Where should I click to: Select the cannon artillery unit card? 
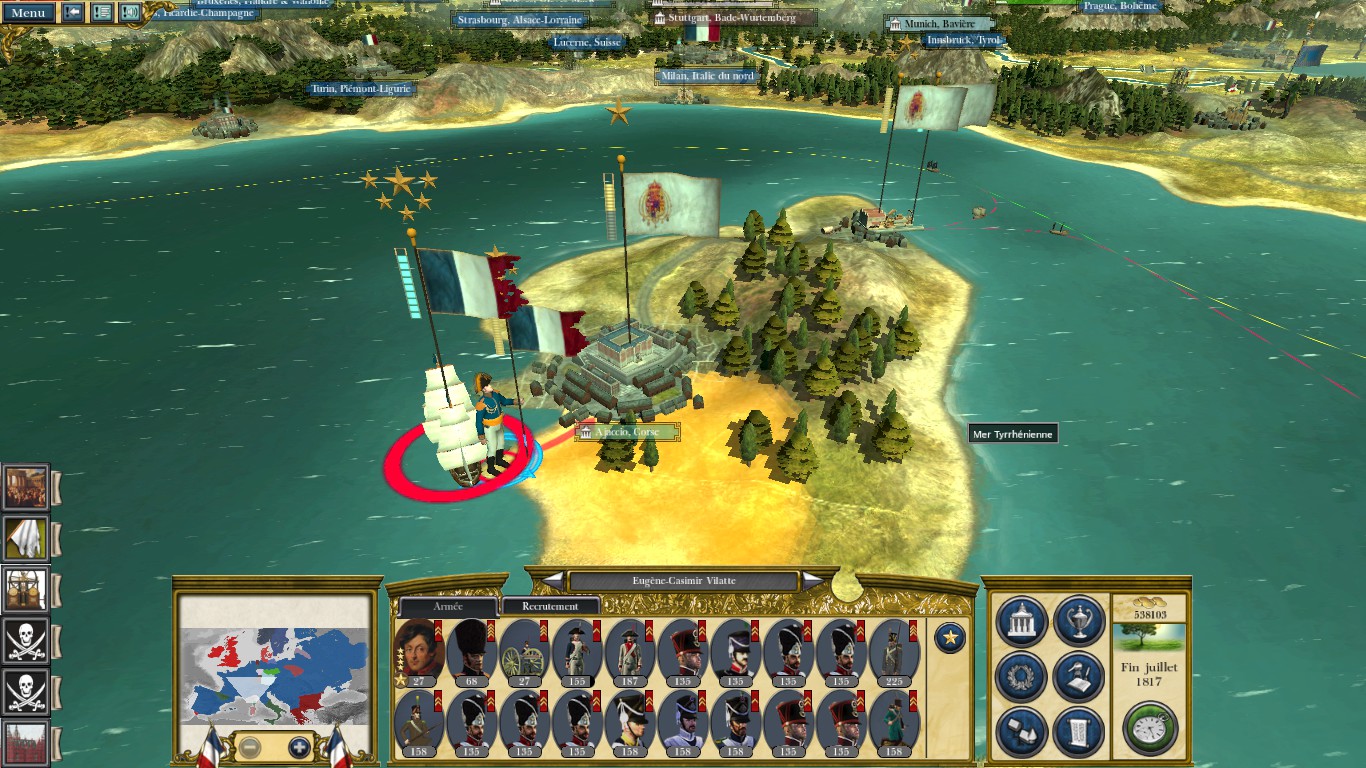point(523,650)
